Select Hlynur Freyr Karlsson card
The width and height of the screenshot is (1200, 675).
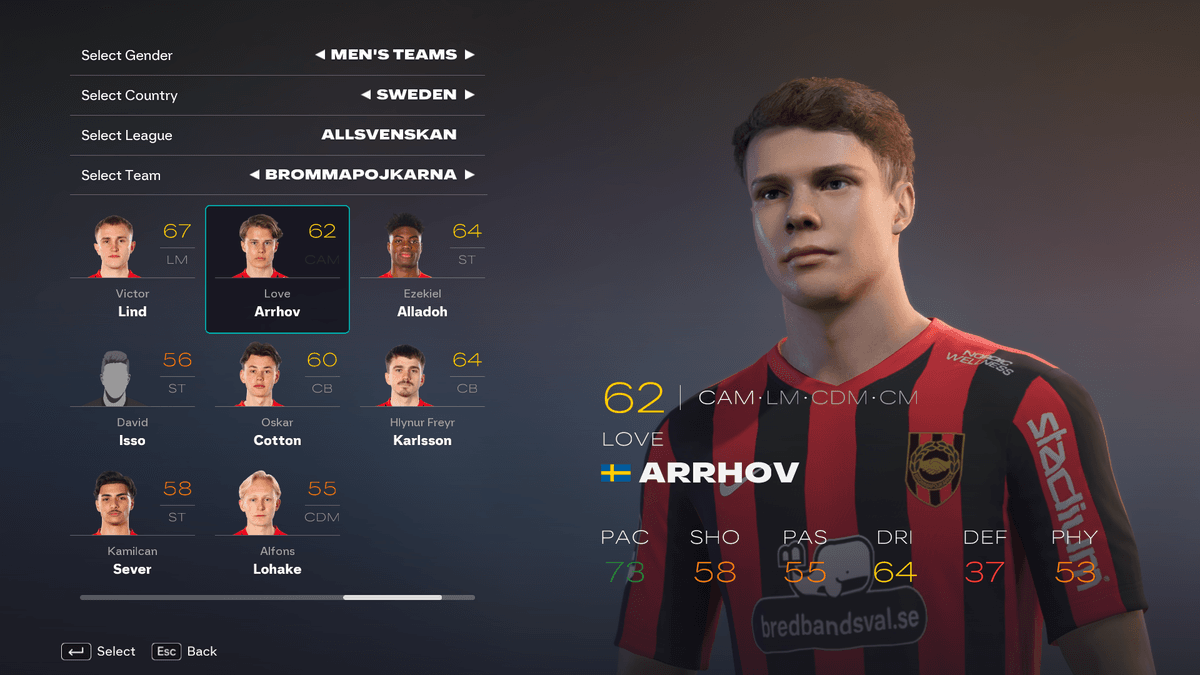[422, 396]
